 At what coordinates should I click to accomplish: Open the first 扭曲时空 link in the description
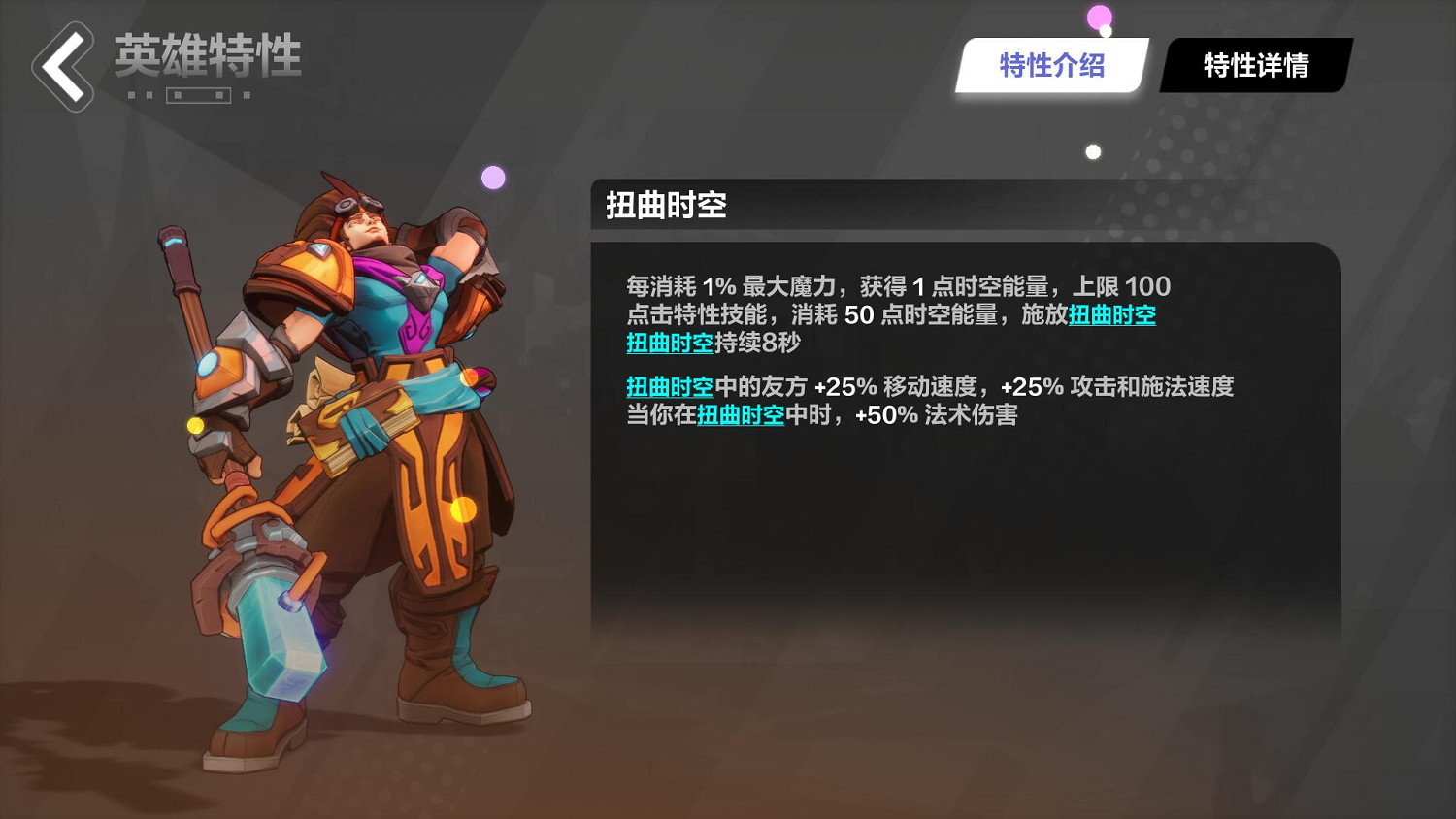[1112, 314]
